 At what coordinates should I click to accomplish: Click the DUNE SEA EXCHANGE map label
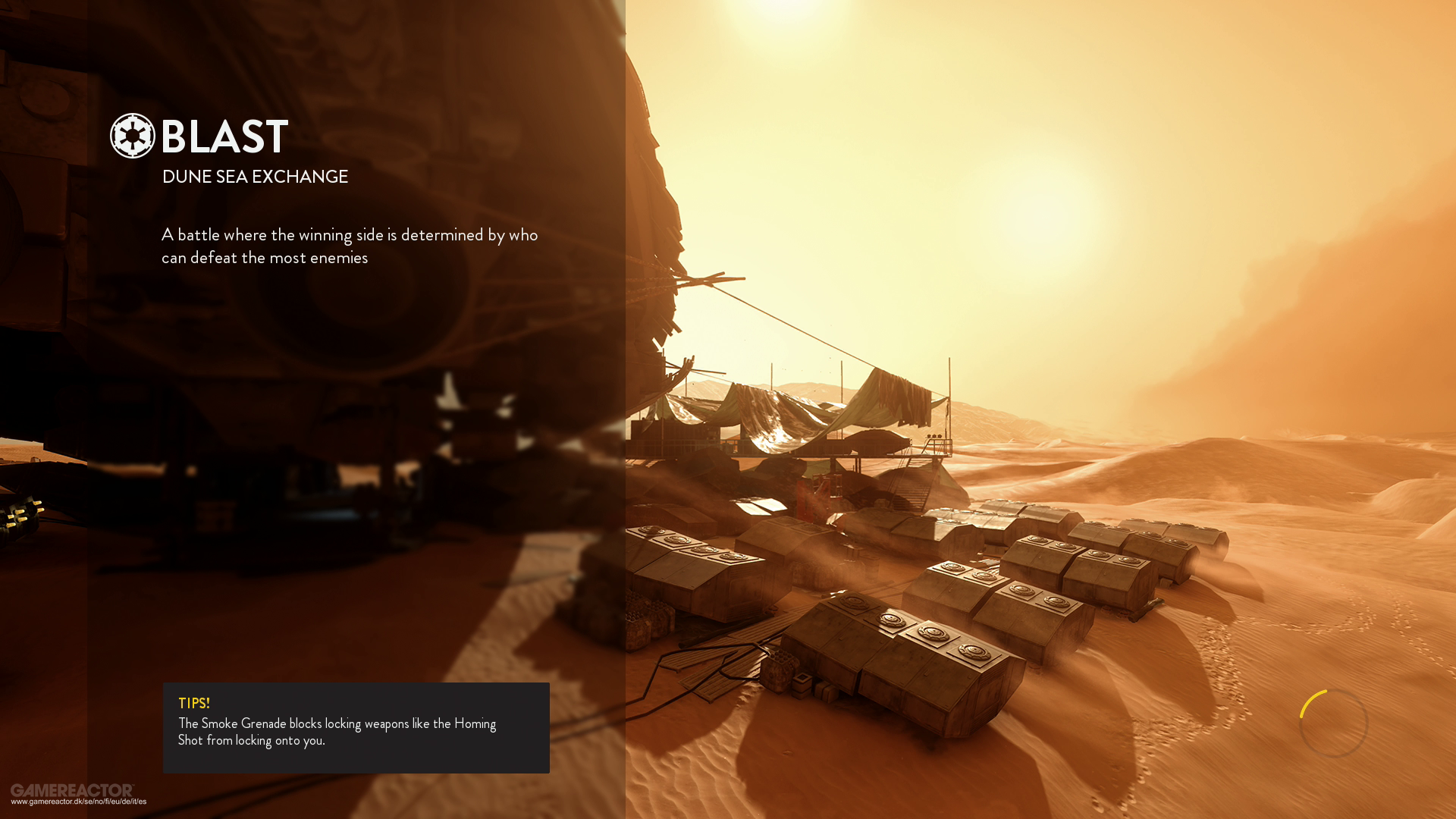pos(256,177)
